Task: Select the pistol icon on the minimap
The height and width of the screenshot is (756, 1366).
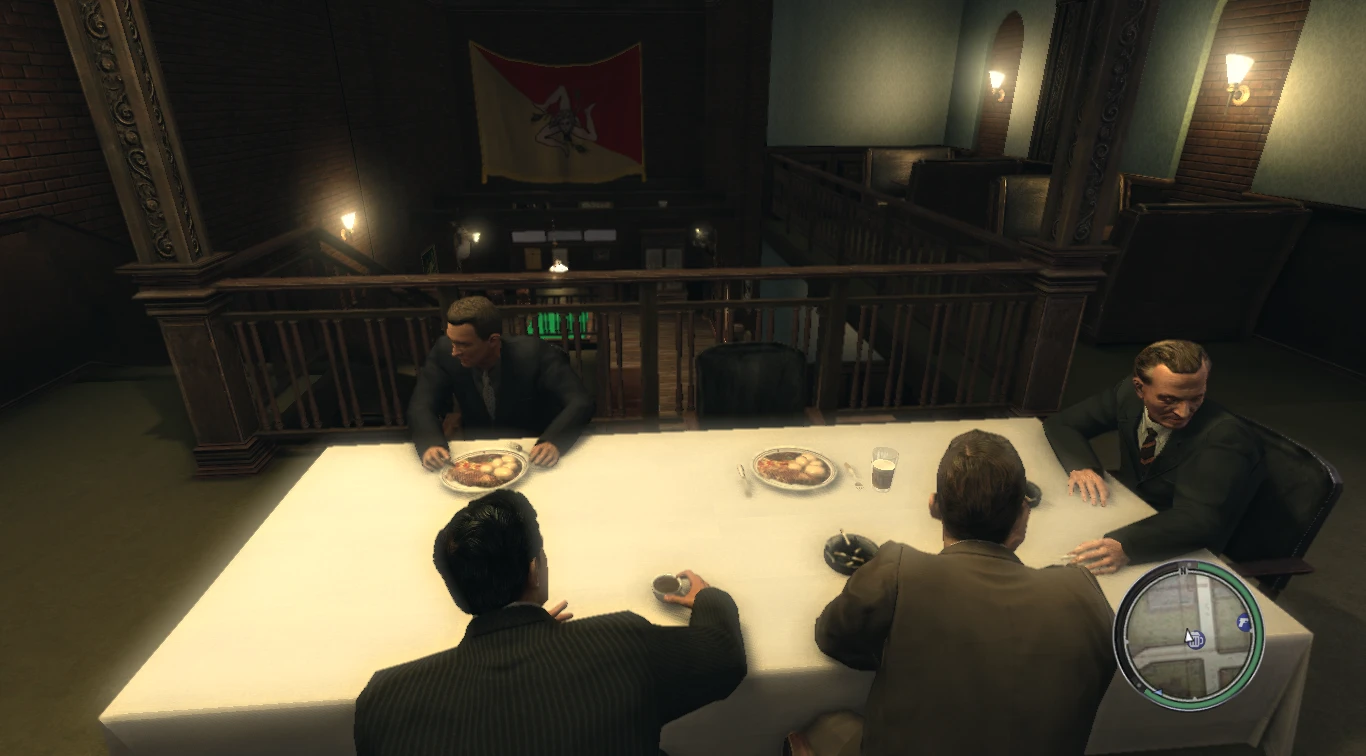Action: [1242, 622]
